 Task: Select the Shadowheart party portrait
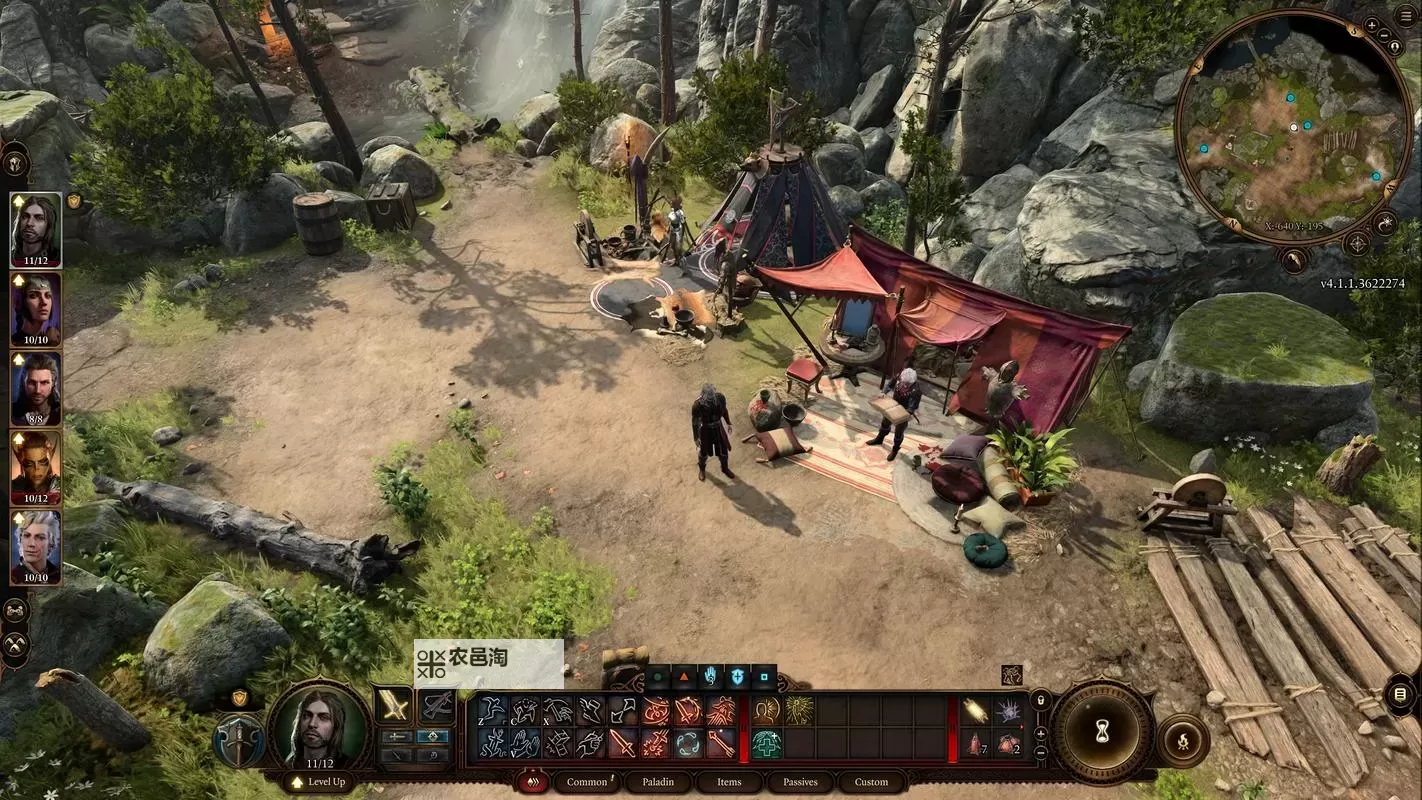point(36,310)
